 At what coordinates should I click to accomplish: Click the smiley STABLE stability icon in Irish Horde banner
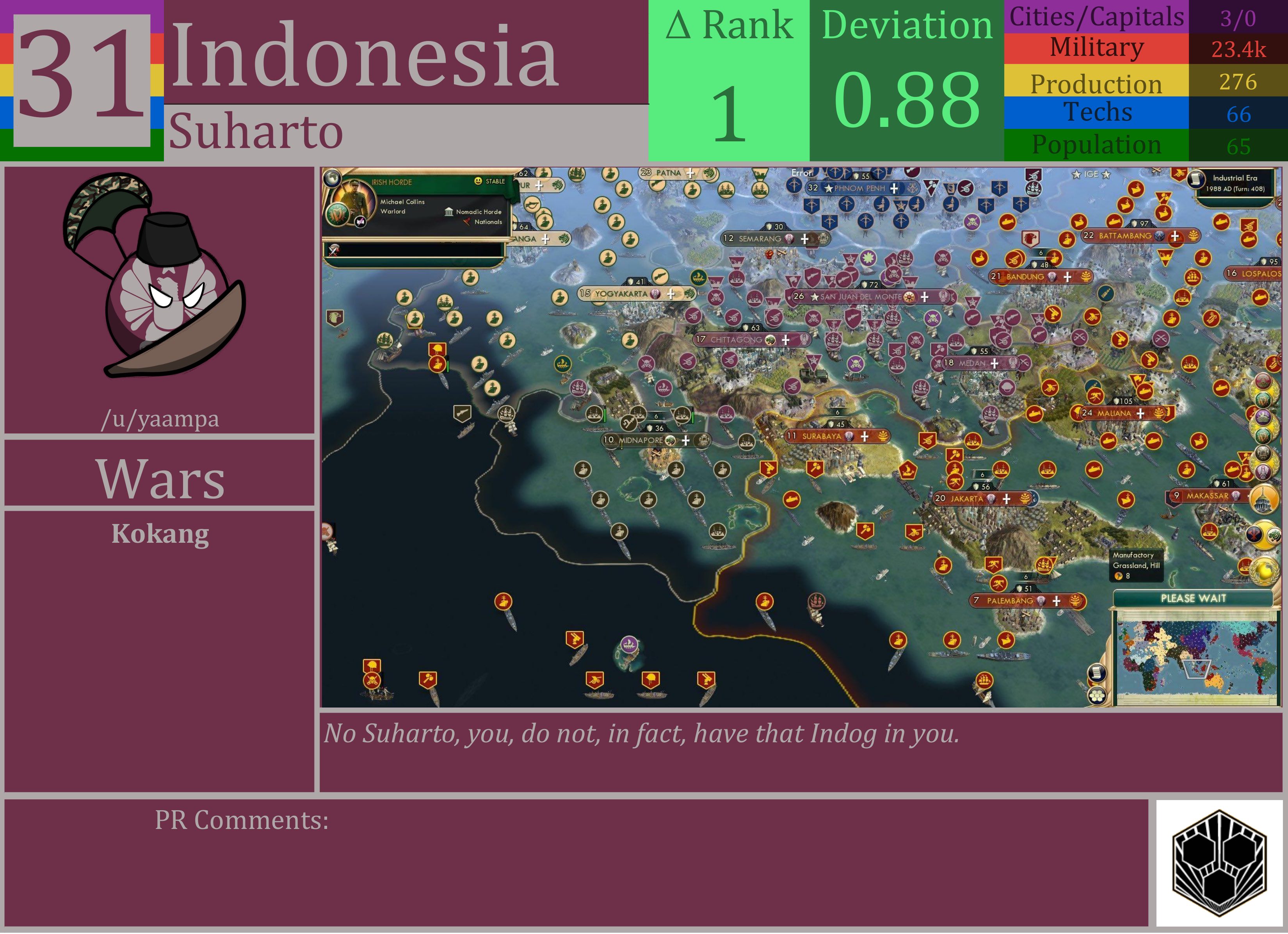click(x=480, y=181)
